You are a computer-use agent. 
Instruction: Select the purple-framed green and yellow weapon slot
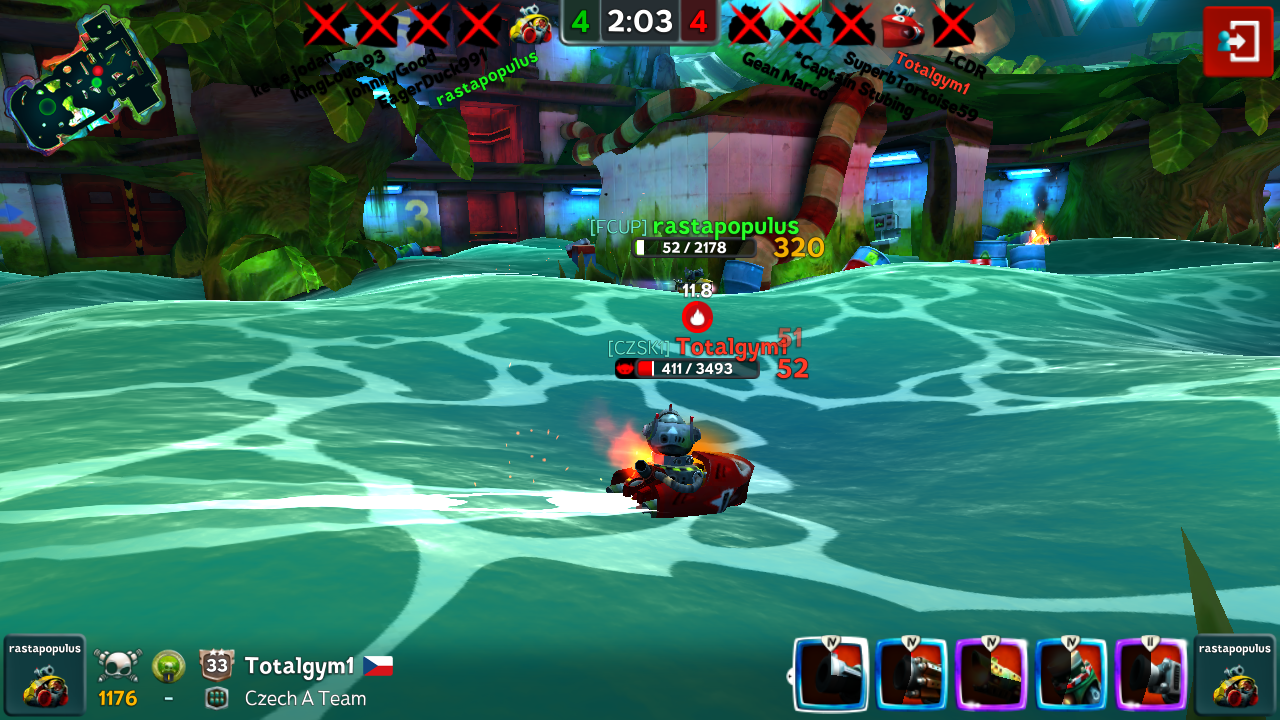[991, 674]
